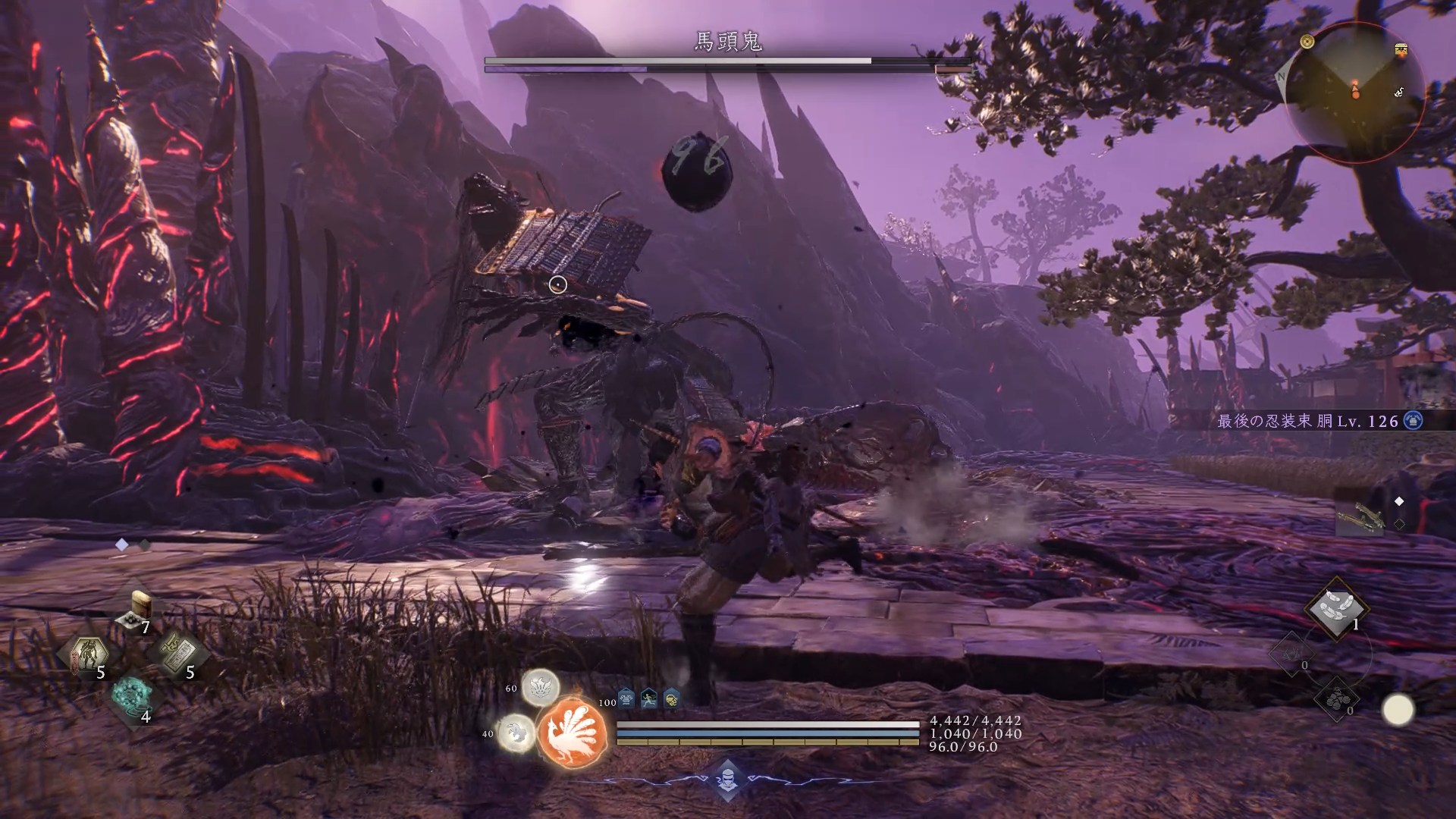Screen dimensions: 1456x819
Task: Select the glowing teal prayer beads slot
Action: point(132,695)
